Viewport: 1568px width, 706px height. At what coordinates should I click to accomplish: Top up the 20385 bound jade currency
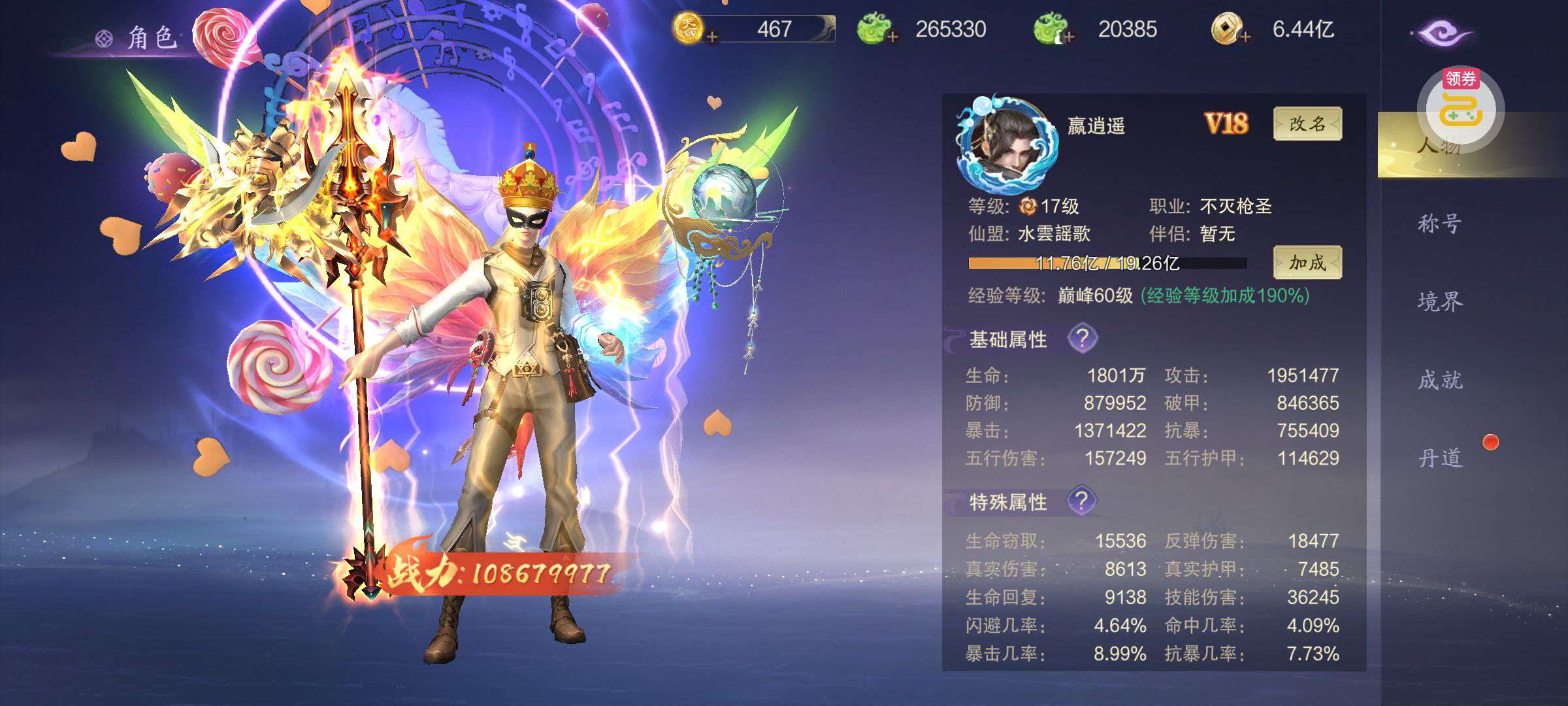1069,37
